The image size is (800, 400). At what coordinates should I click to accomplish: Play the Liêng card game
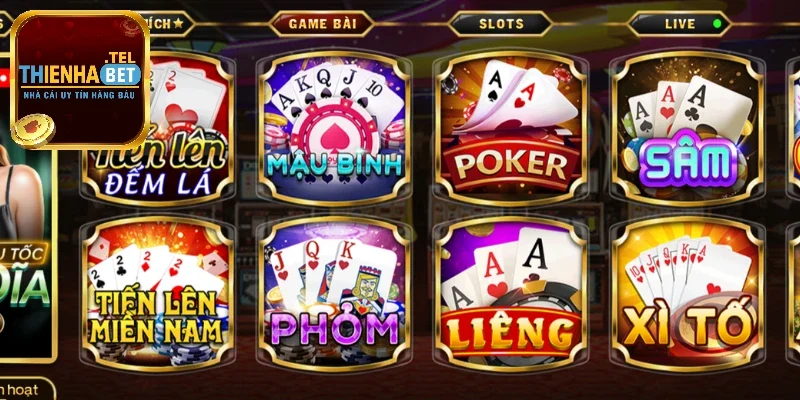pos(510,290)
